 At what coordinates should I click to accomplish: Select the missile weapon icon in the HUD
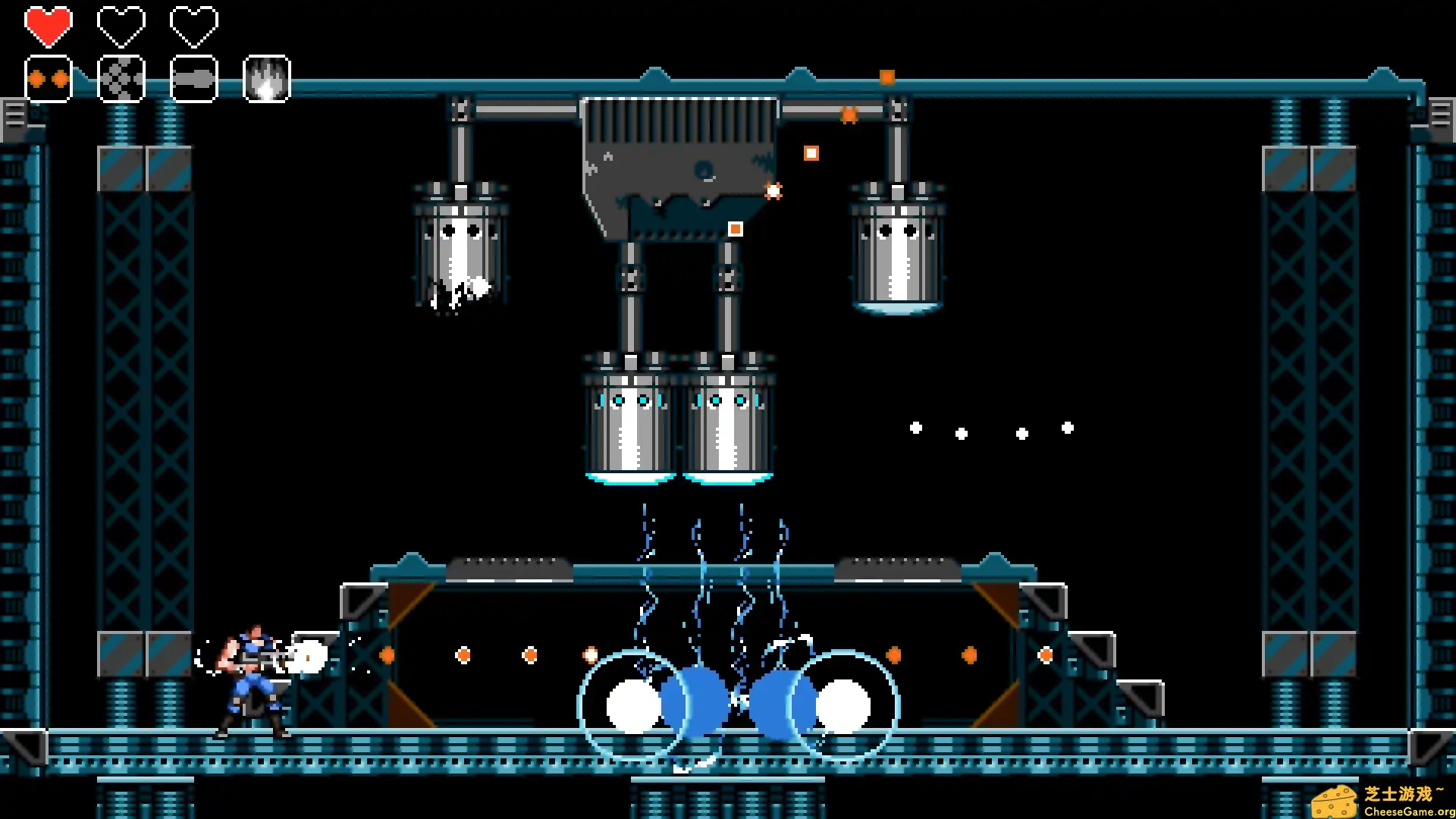point(193,77)
